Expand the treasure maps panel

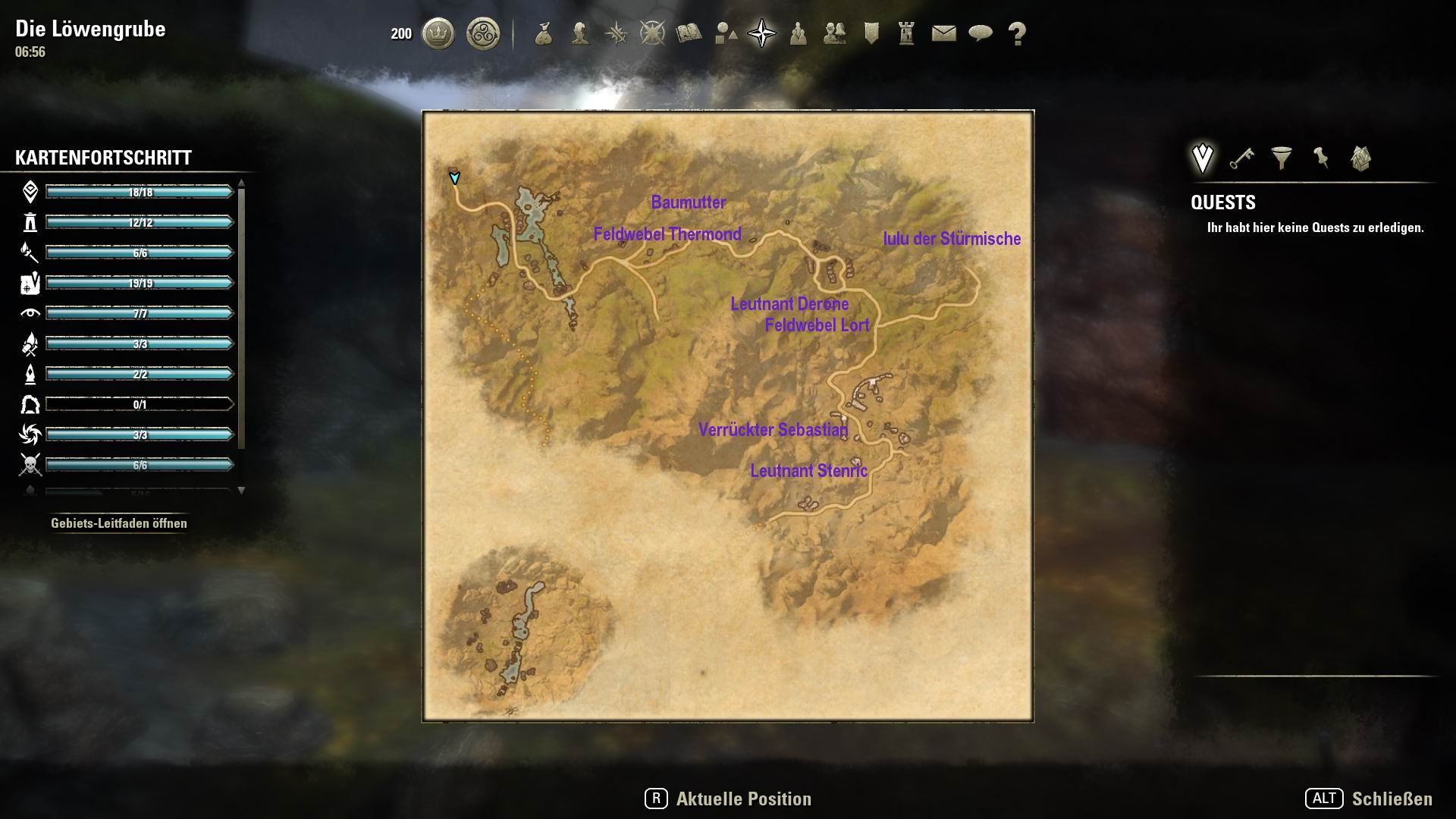[x=1360, y=158]
